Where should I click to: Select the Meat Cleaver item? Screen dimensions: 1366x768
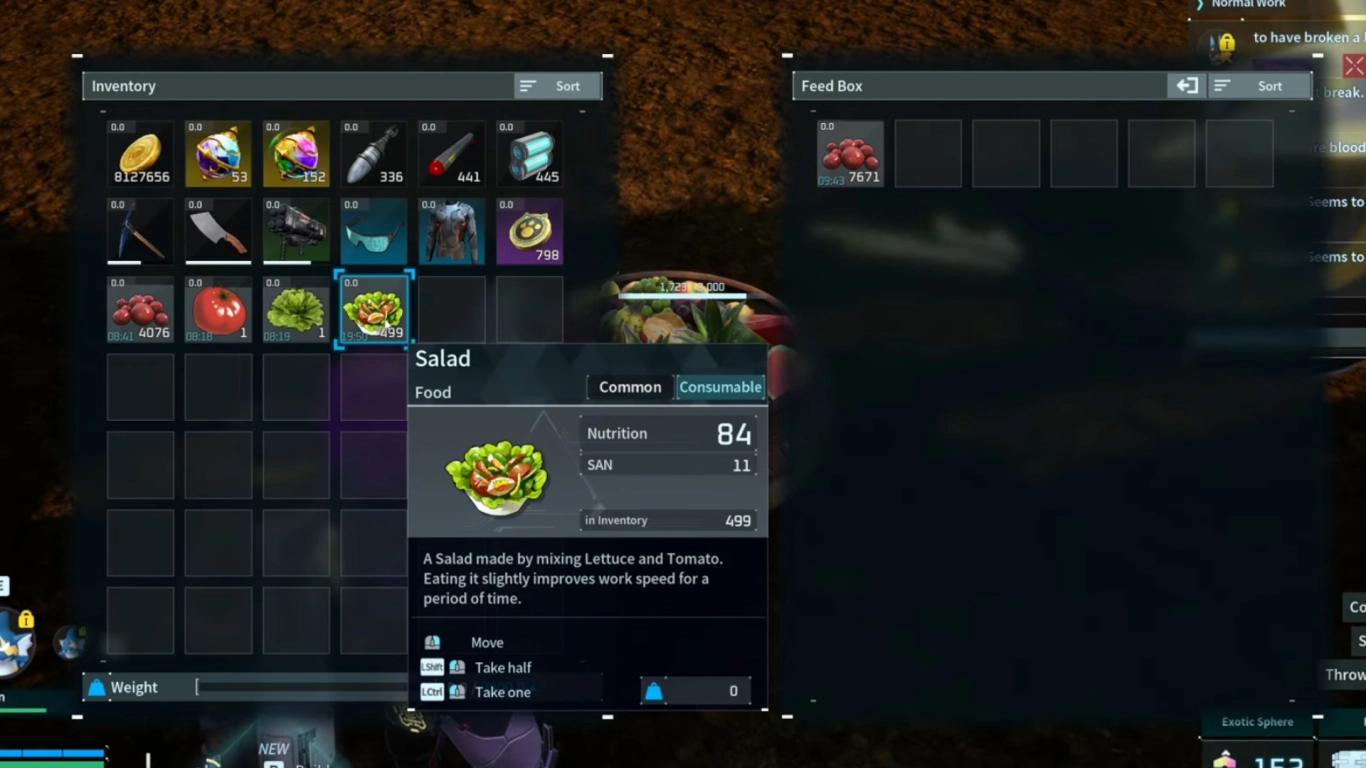(218, 231)
